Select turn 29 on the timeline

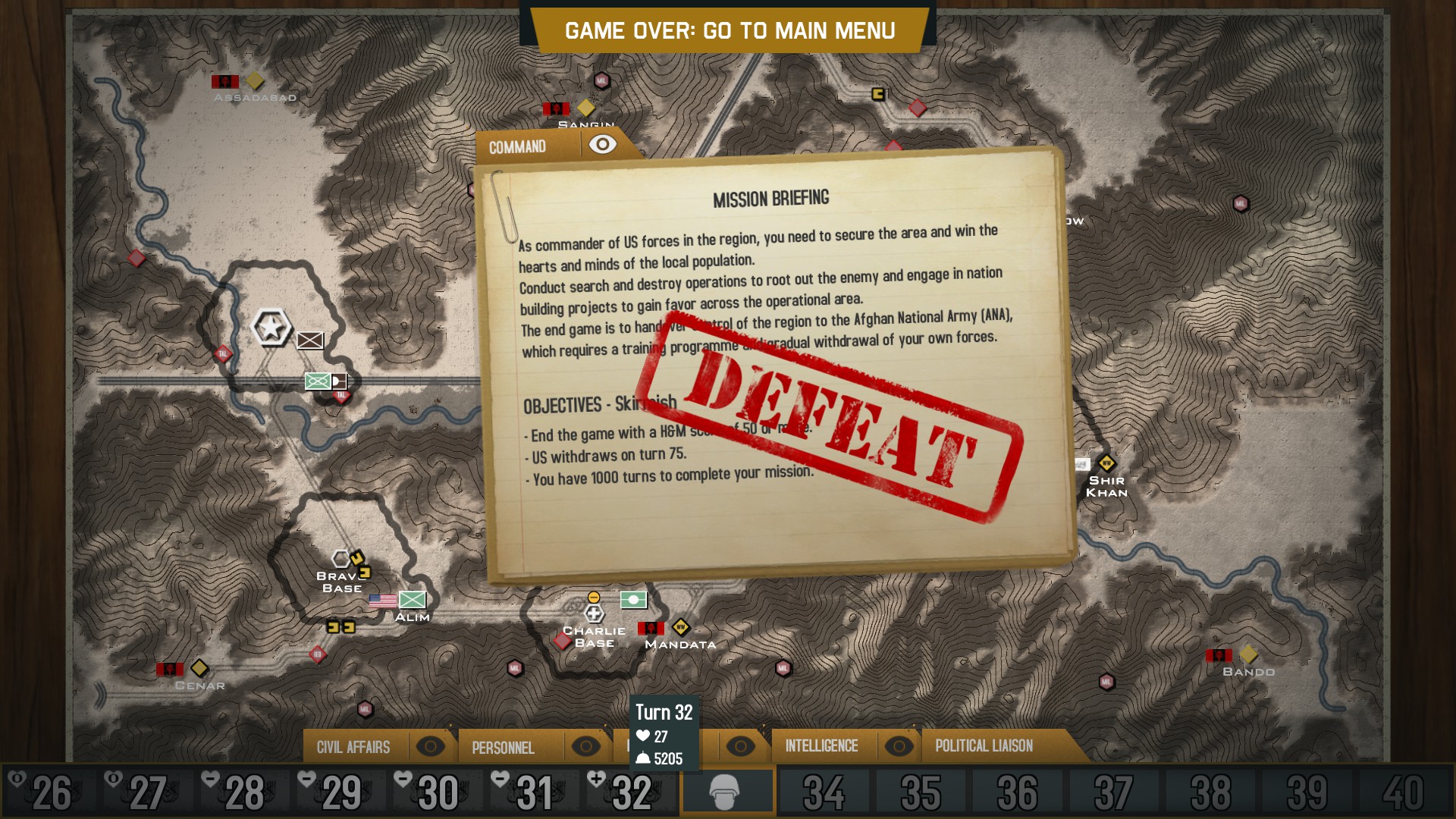(x=341, y=792)
